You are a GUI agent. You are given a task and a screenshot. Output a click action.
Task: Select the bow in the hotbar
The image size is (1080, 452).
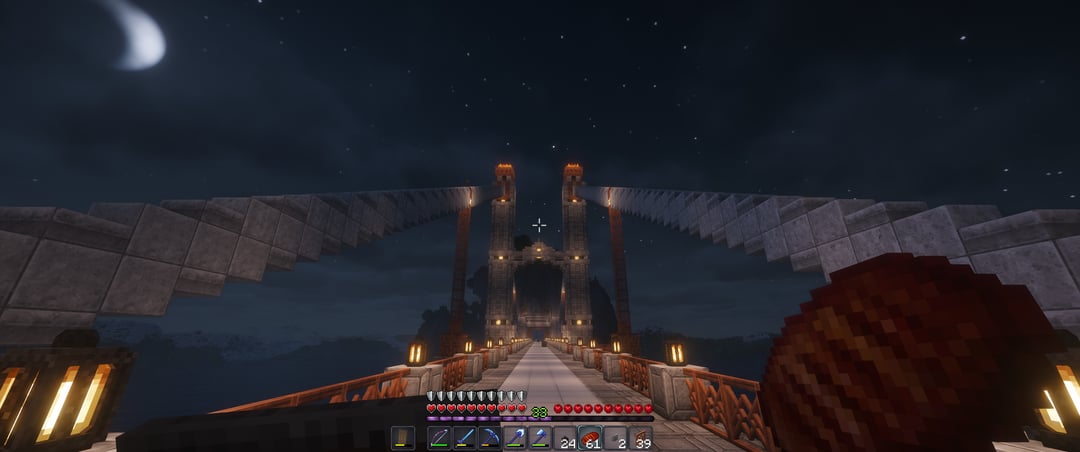click(x=439, y=438)
